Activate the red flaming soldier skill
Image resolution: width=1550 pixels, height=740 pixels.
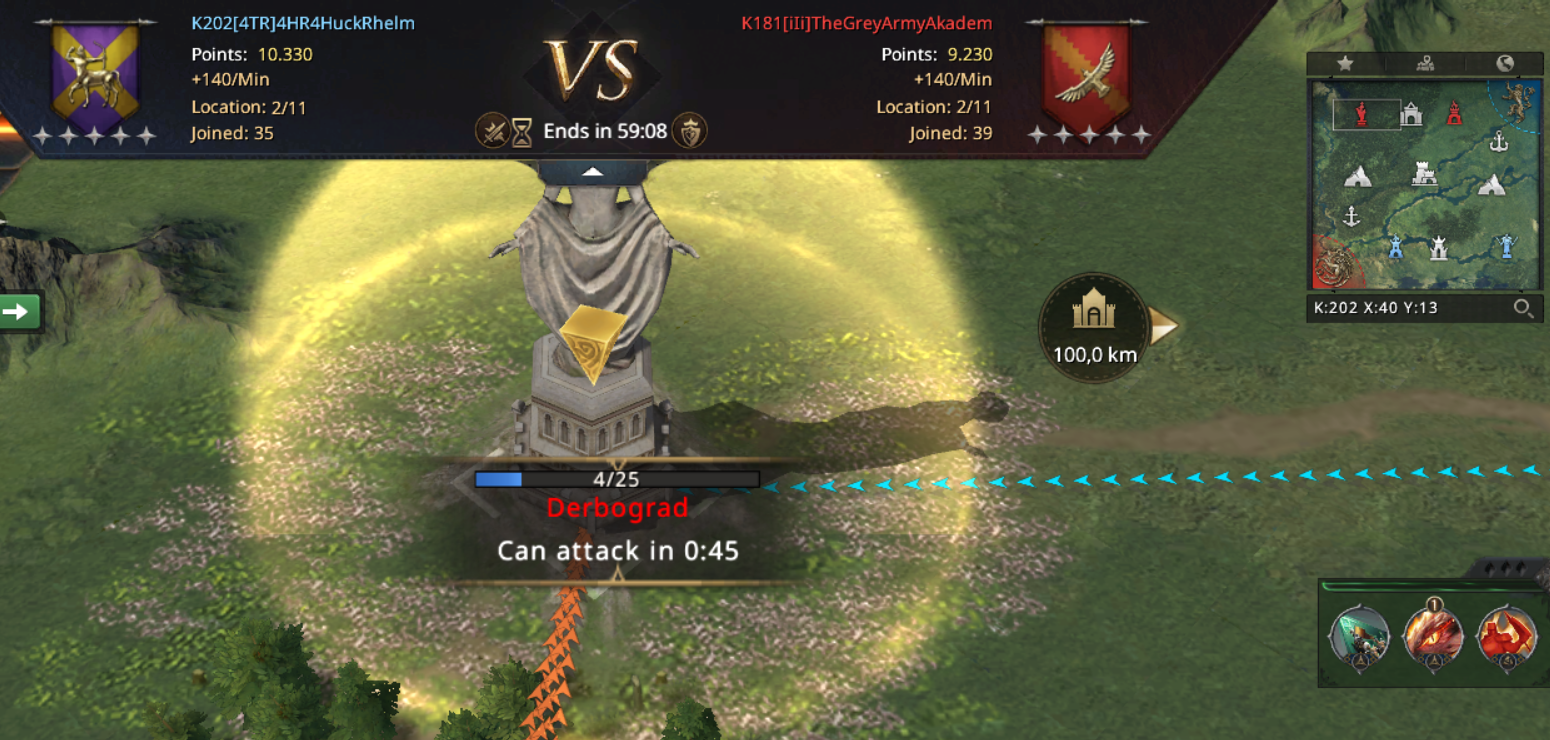click(1506, 636)
